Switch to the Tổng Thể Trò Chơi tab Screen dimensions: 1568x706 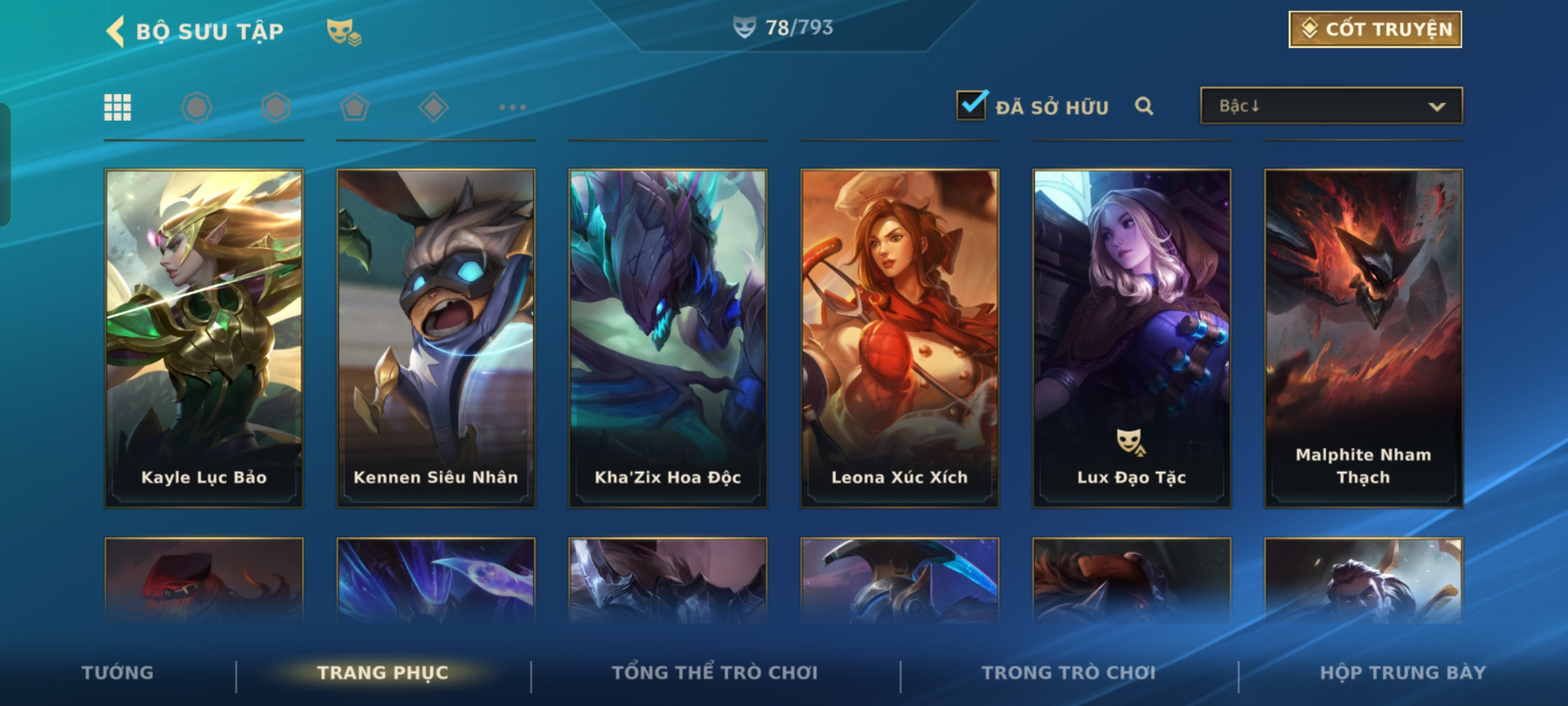coord(715,673)
